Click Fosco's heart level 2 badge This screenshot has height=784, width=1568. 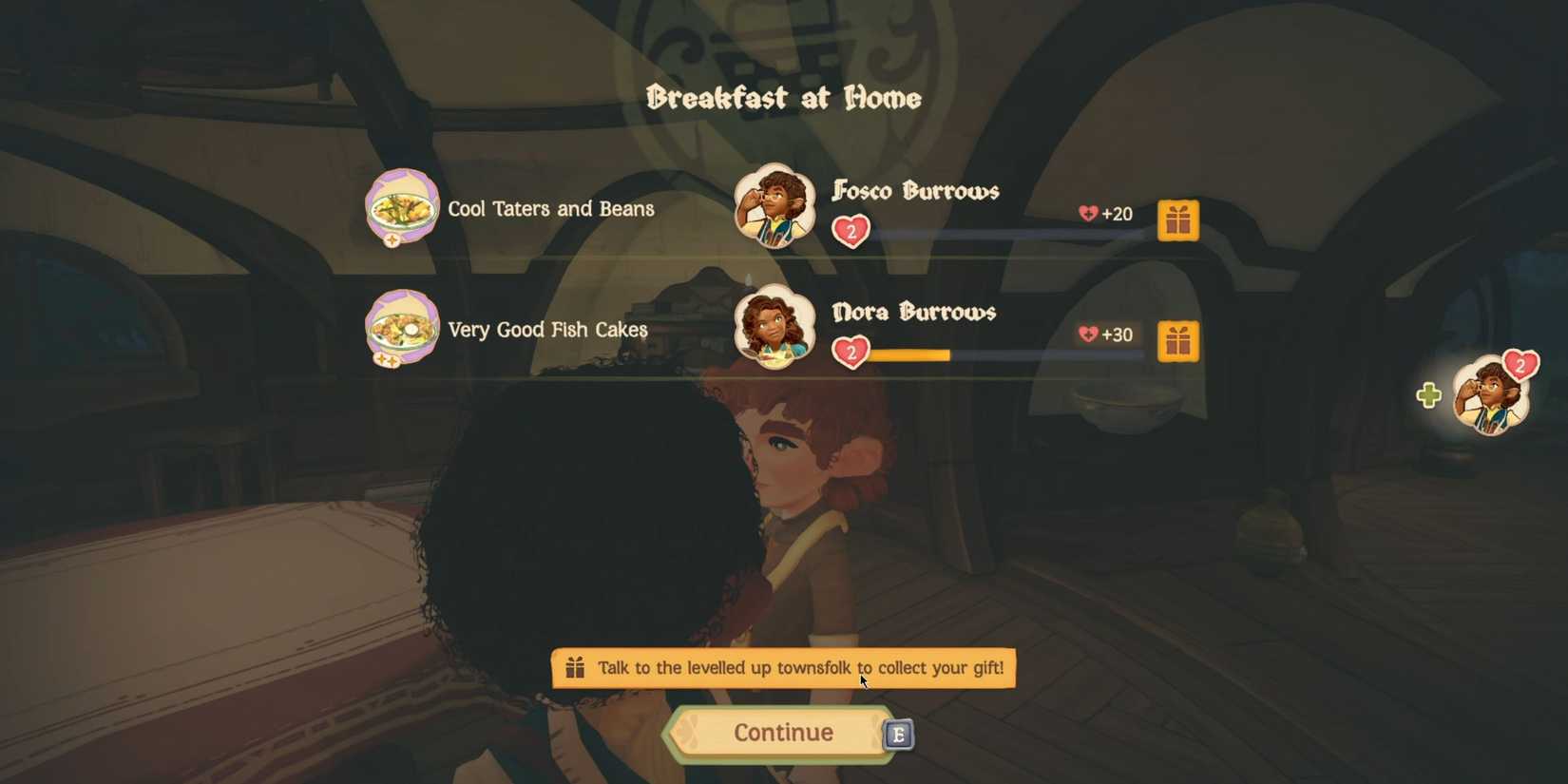(852, 231)
